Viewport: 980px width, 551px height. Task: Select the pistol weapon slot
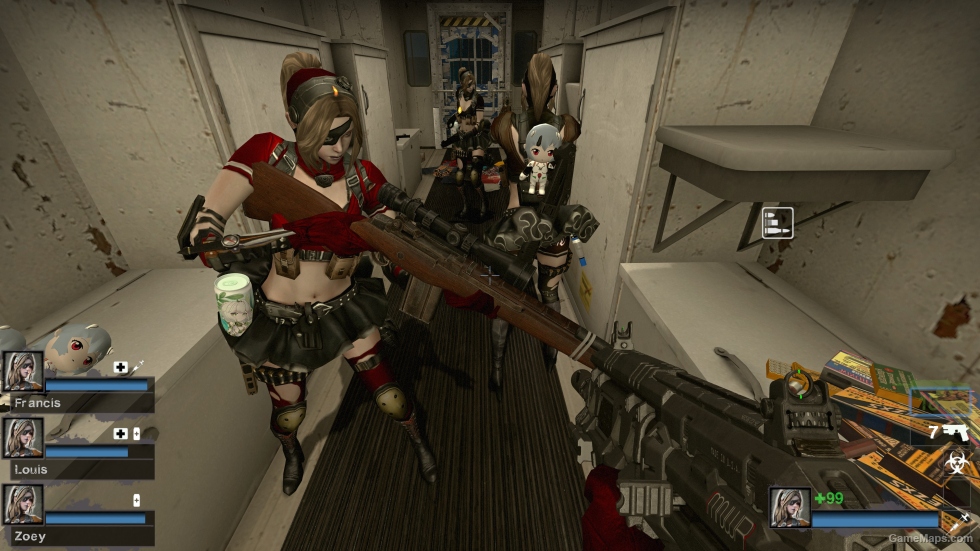[x=954, y=432]
